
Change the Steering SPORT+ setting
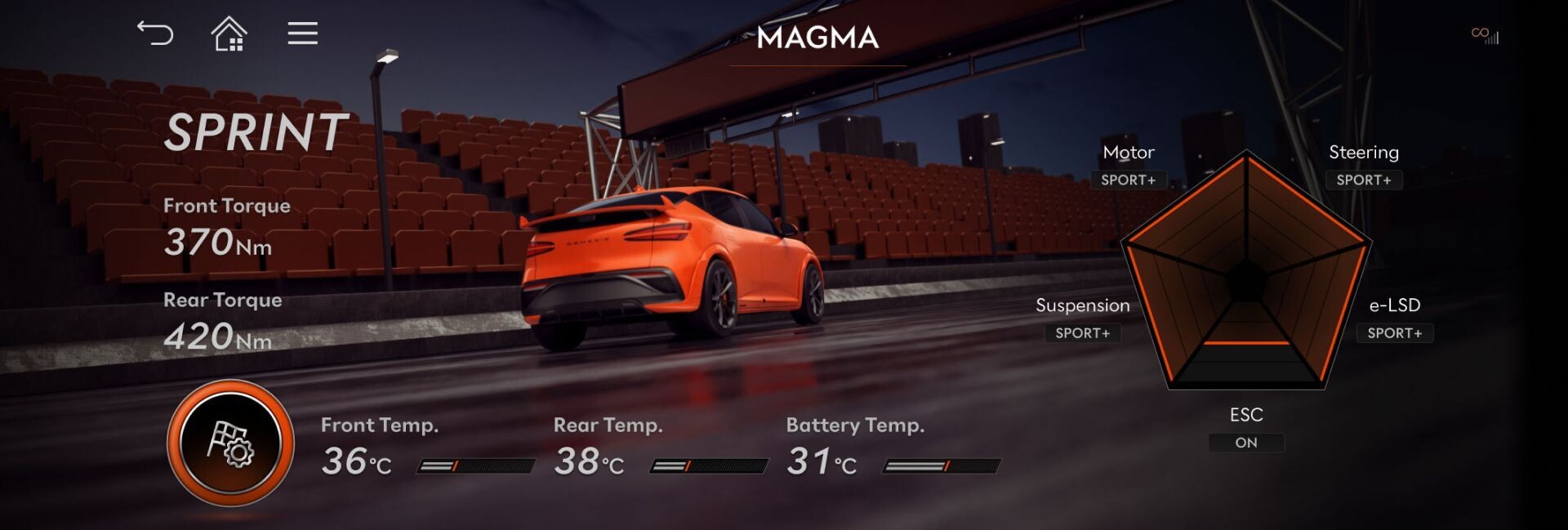coord(1363,180)
